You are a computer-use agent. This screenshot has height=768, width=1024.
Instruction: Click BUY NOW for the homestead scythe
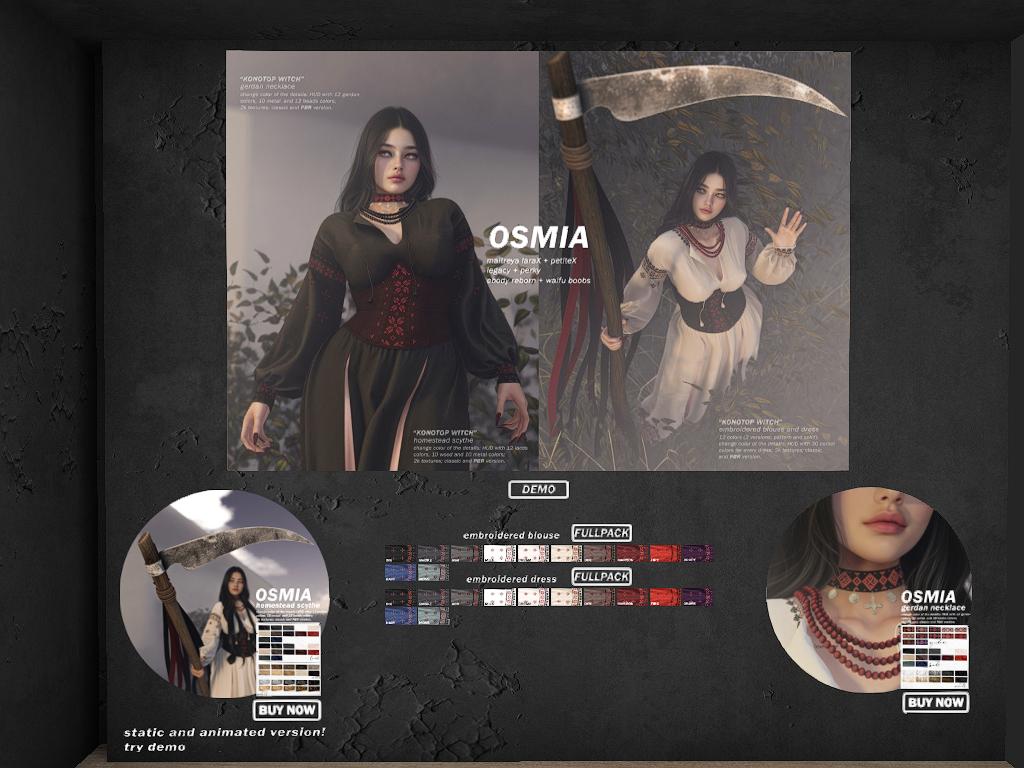[x=287, y=710]
